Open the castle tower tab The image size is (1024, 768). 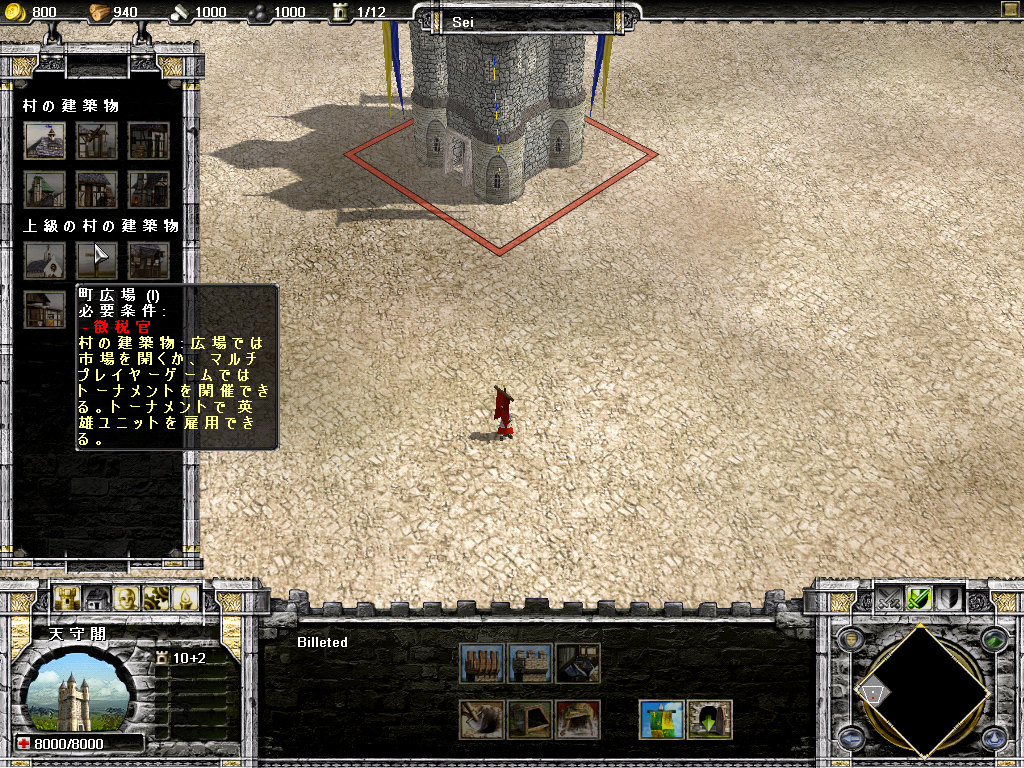[x=69, y=598]
